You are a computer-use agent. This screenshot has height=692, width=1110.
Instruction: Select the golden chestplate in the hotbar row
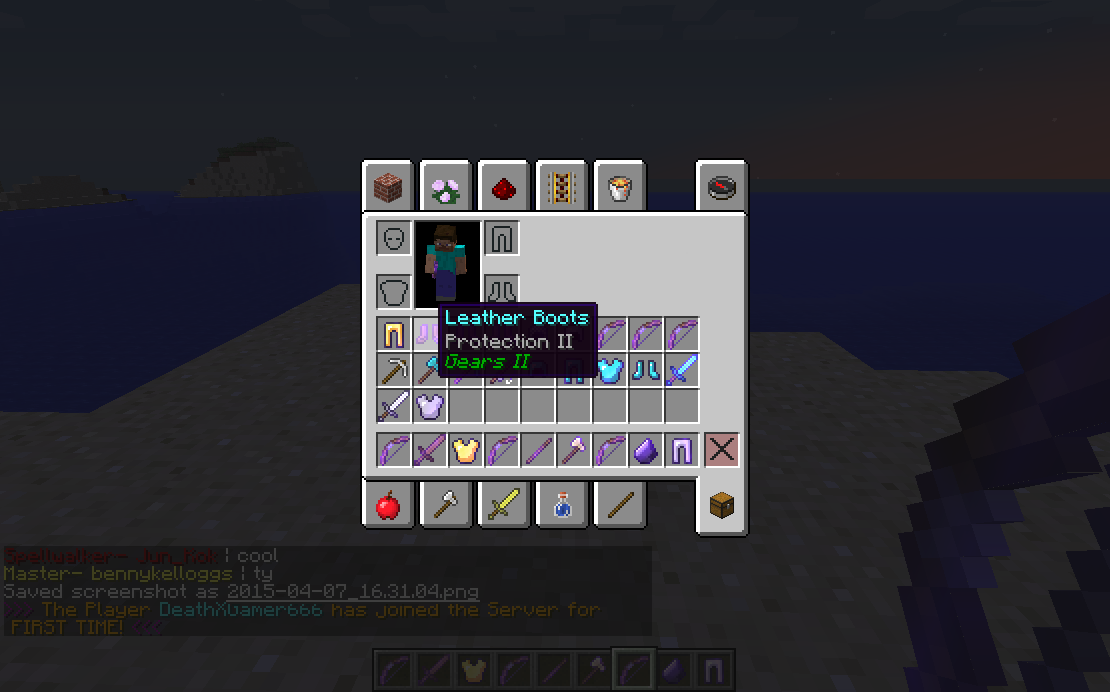point(466,450)
